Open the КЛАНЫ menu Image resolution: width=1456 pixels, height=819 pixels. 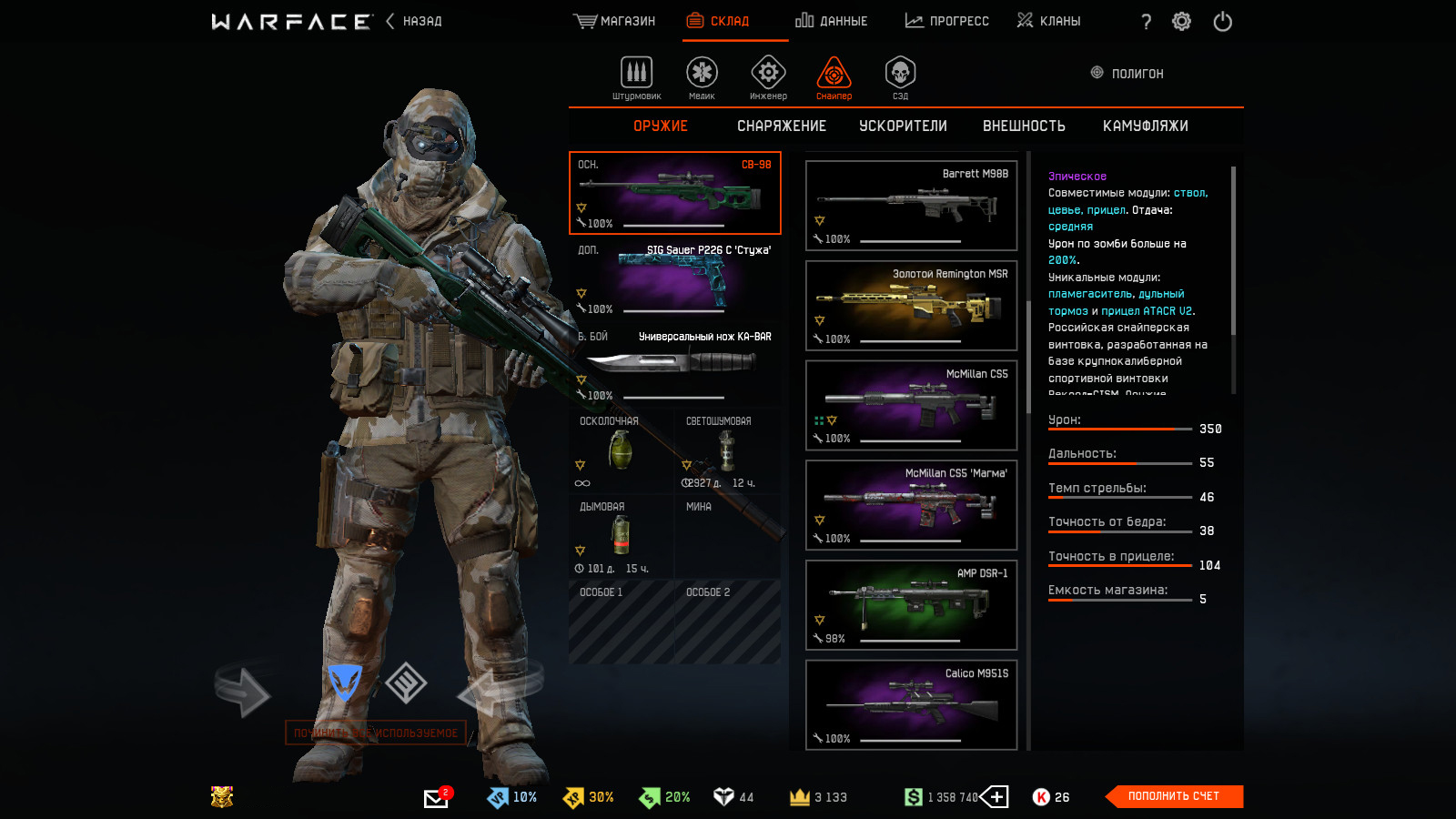pyautogui.click(x=1049, y=21)
